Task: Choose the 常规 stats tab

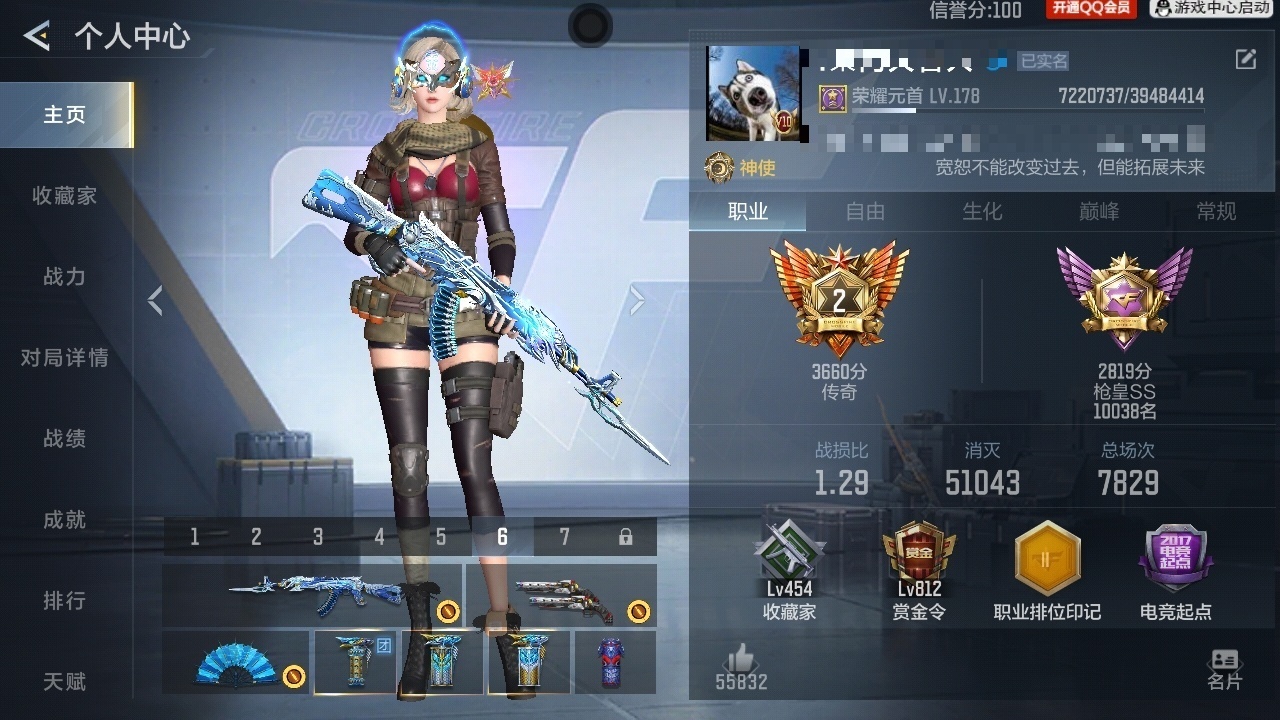Action: click(1216, 212)
